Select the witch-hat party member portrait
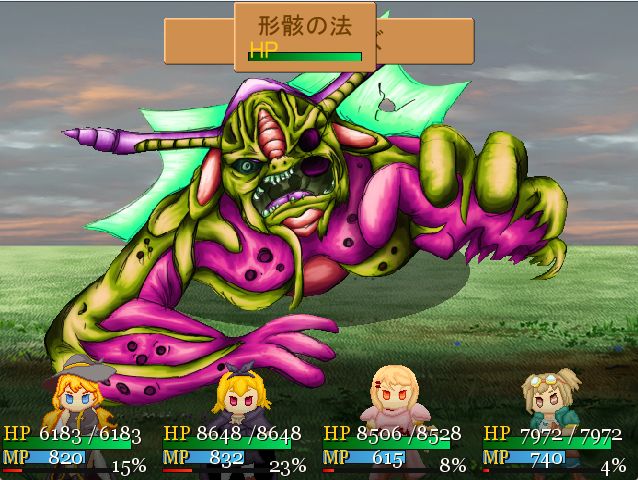 (x=78, y=398)
